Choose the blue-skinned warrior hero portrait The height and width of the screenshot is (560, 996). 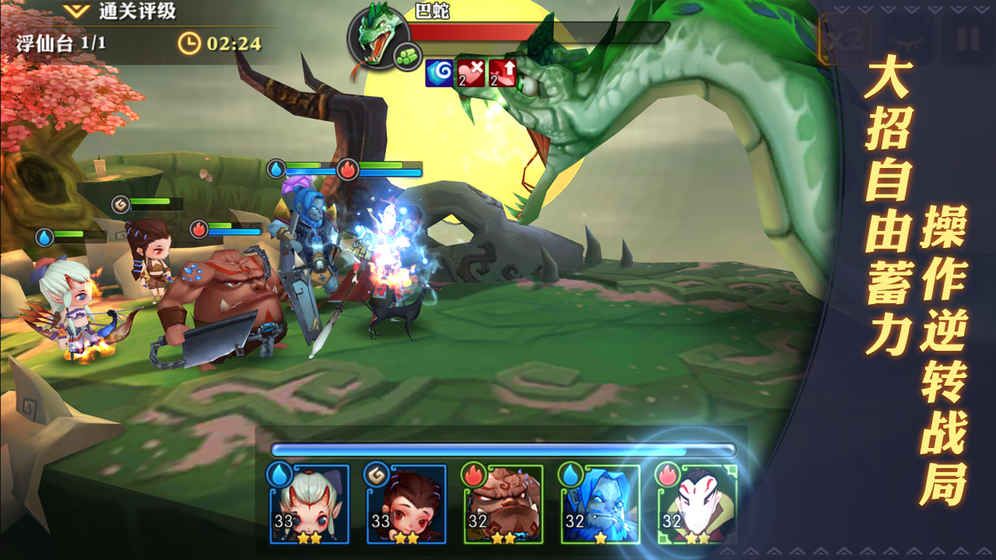tap(599, 504)
